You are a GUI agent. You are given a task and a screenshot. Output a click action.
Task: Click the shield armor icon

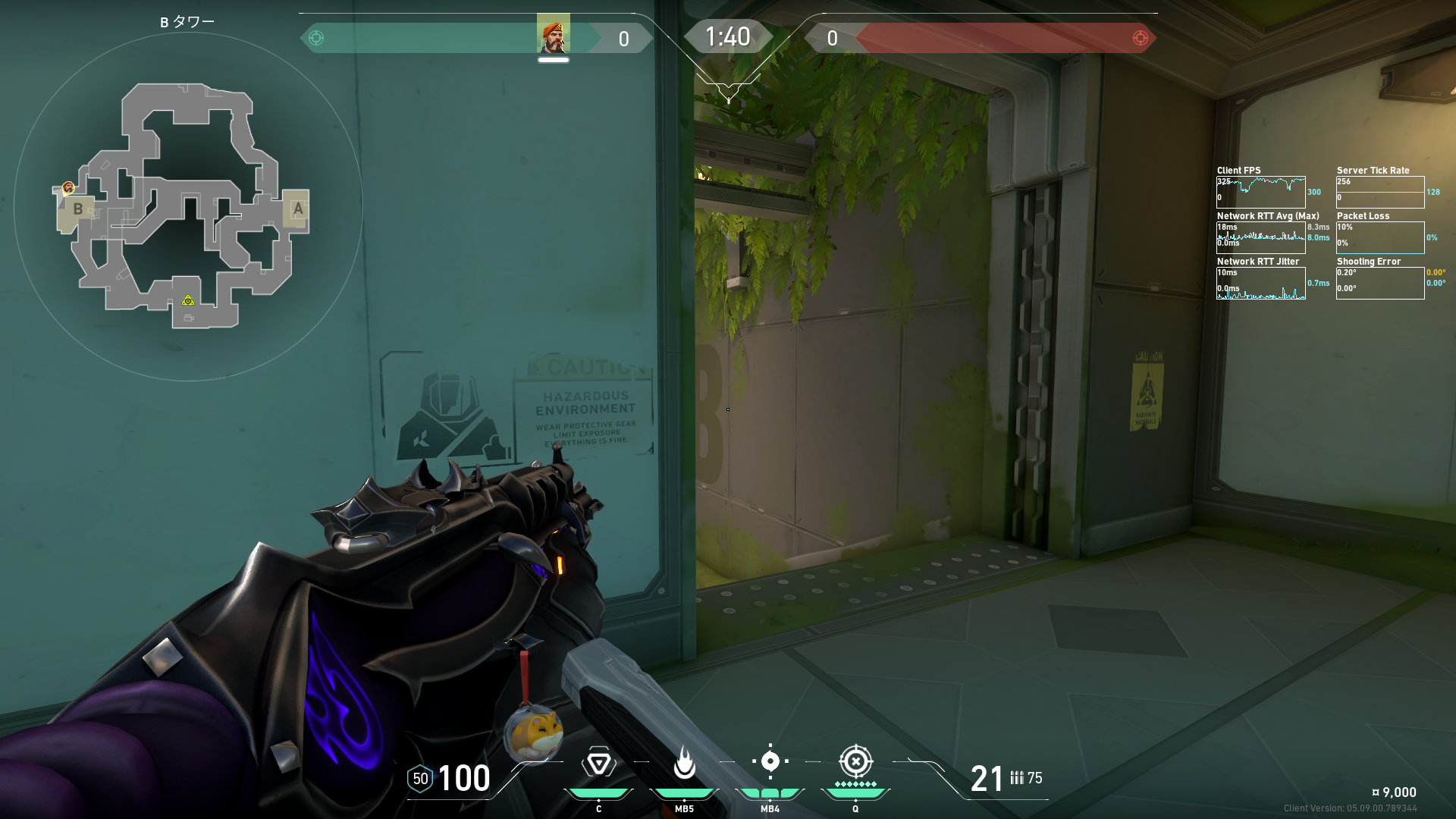(x=420, y=779)
